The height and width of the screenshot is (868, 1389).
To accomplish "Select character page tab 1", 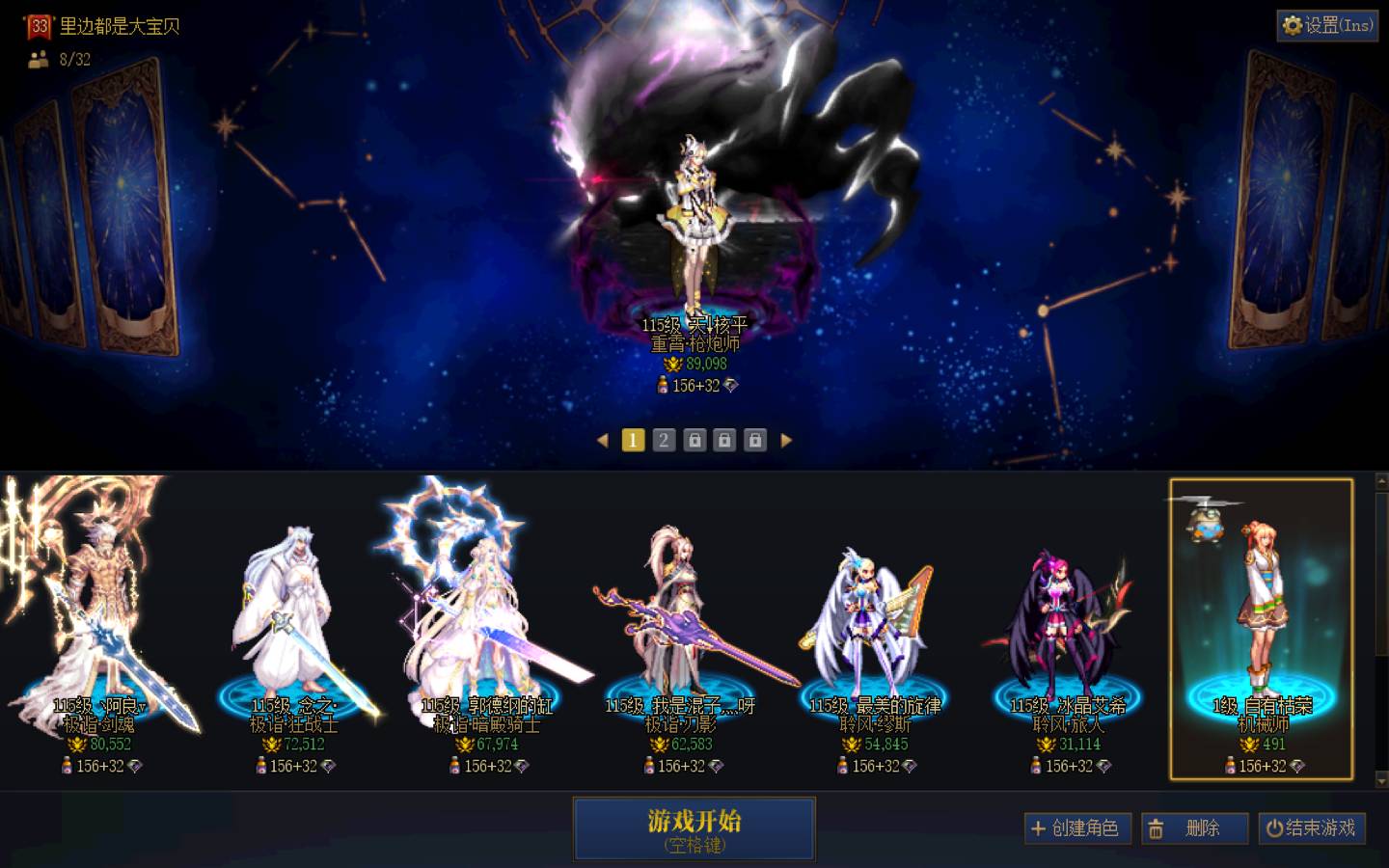I will point(633,440).
